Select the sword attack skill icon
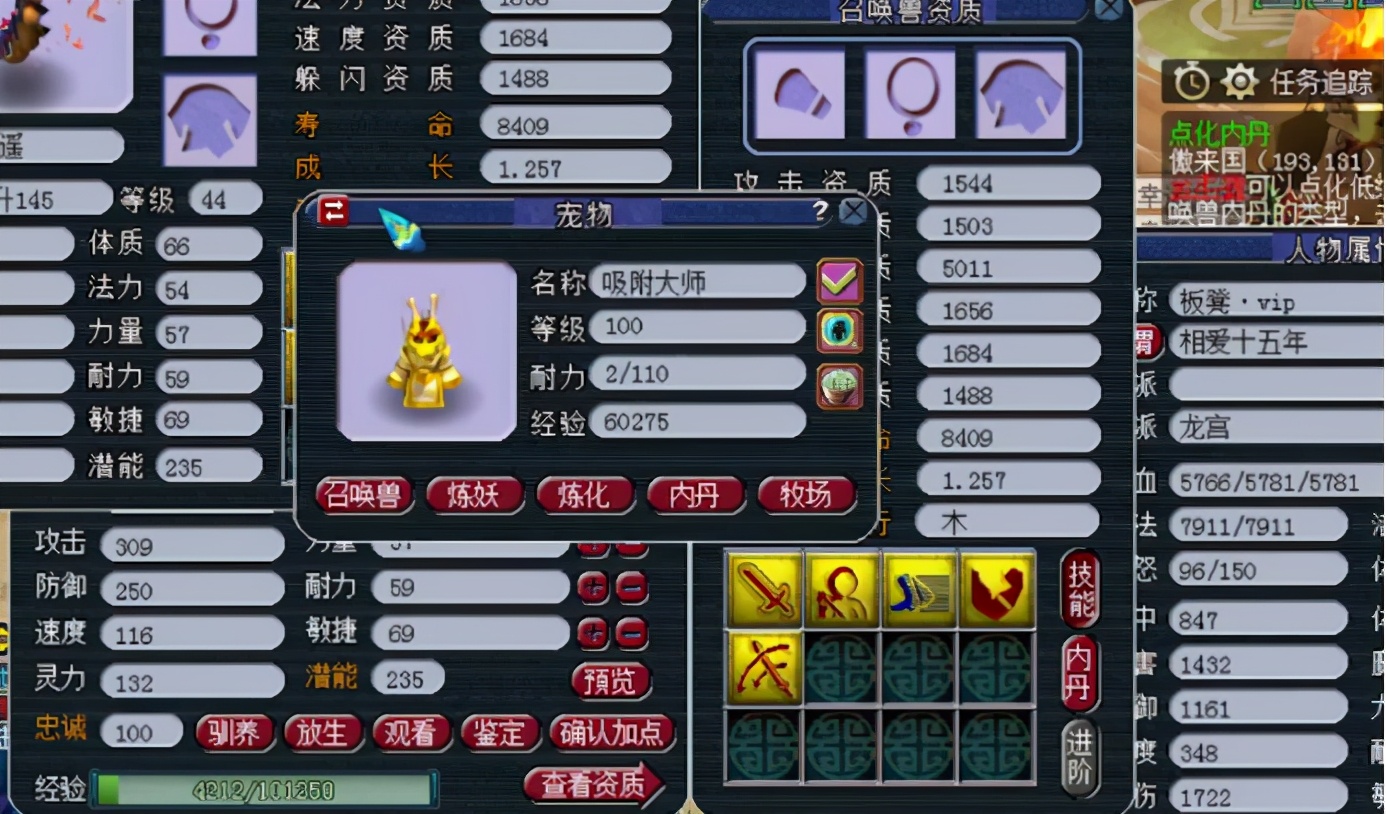This screenshot has height=814, width=1386. 765,590
